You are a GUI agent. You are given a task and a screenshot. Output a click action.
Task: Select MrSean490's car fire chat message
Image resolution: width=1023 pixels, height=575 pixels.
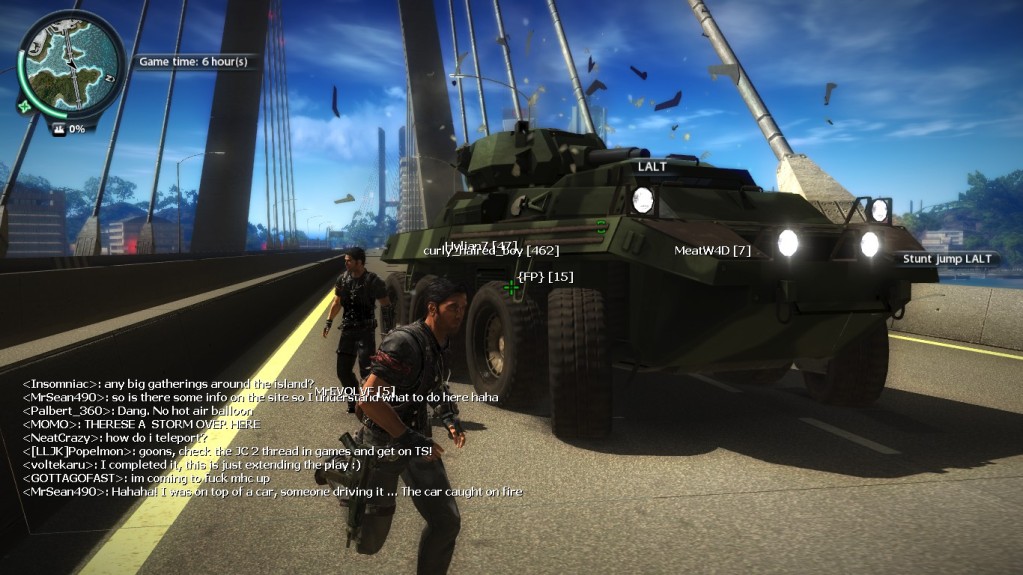(272, 492)
